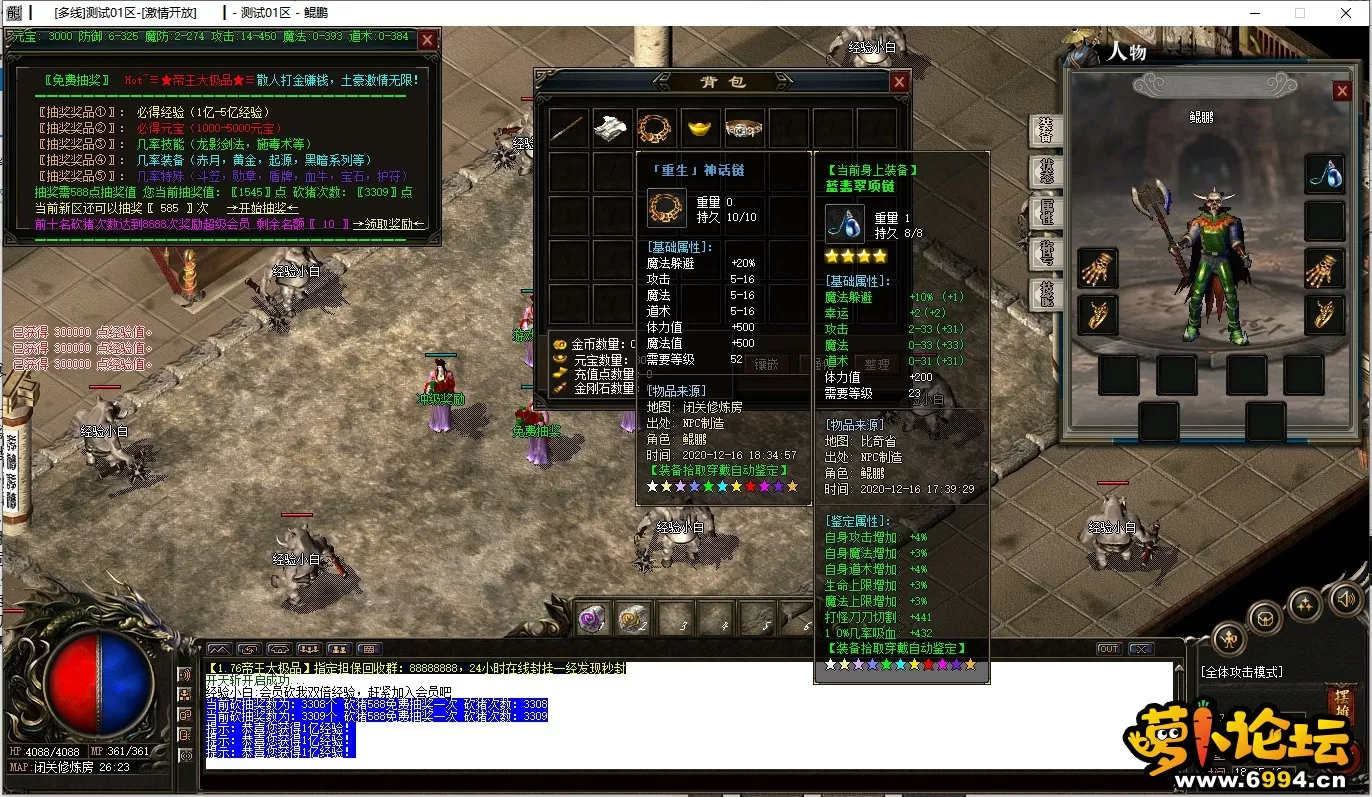Show the 属性 attributes tab
Viewport: 1372px width, 797px height.
pos(1046,212)
